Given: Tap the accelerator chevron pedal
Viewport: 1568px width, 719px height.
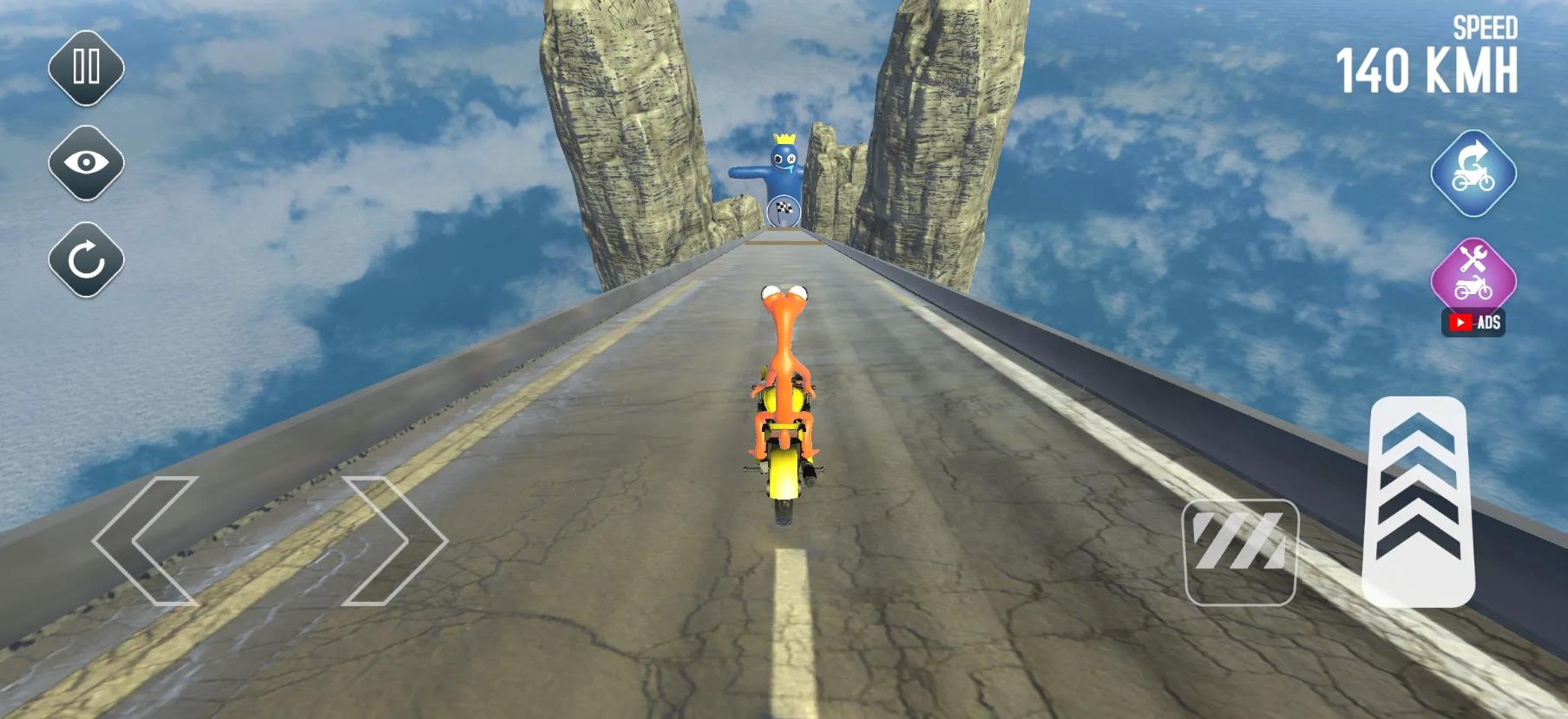Looking at the screenshot, I should [x=1418, y=500].
